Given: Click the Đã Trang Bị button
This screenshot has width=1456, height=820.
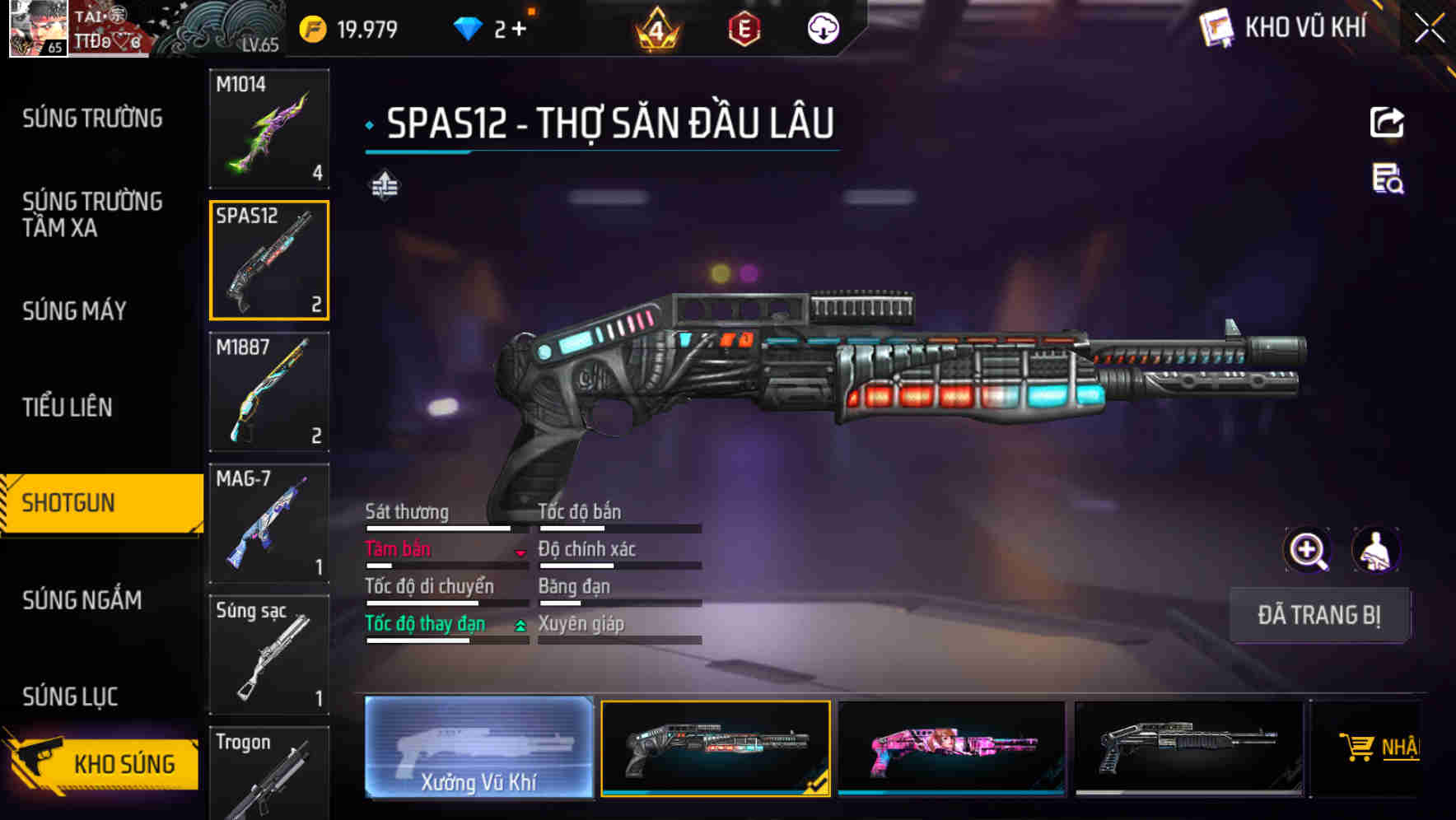Looking at the screenshot, I should pyautogui.click(x=1318, y=615).
